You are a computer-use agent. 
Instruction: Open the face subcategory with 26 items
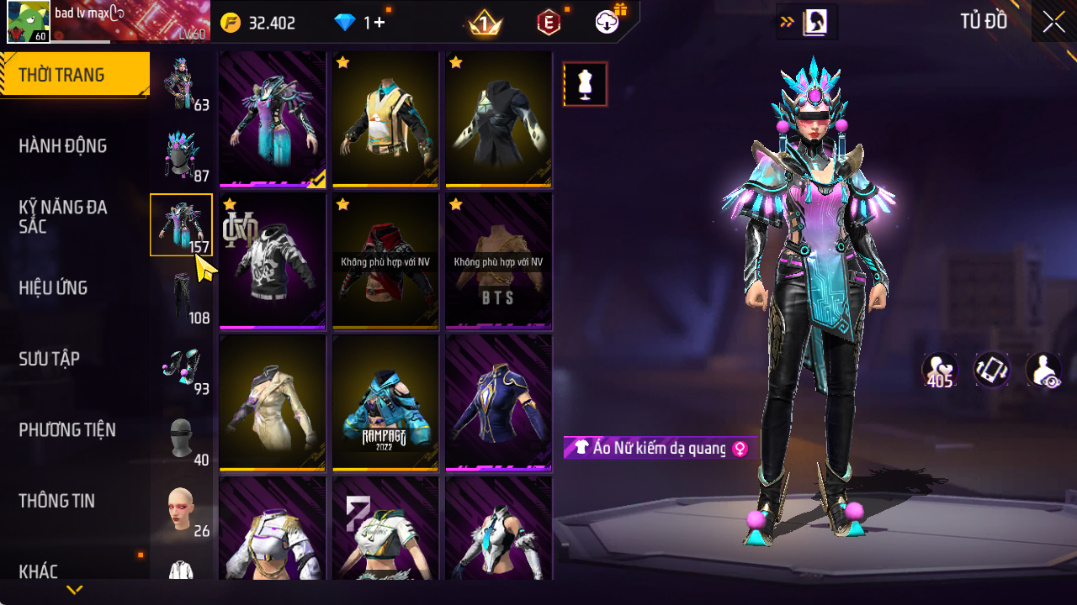point(182,510)
